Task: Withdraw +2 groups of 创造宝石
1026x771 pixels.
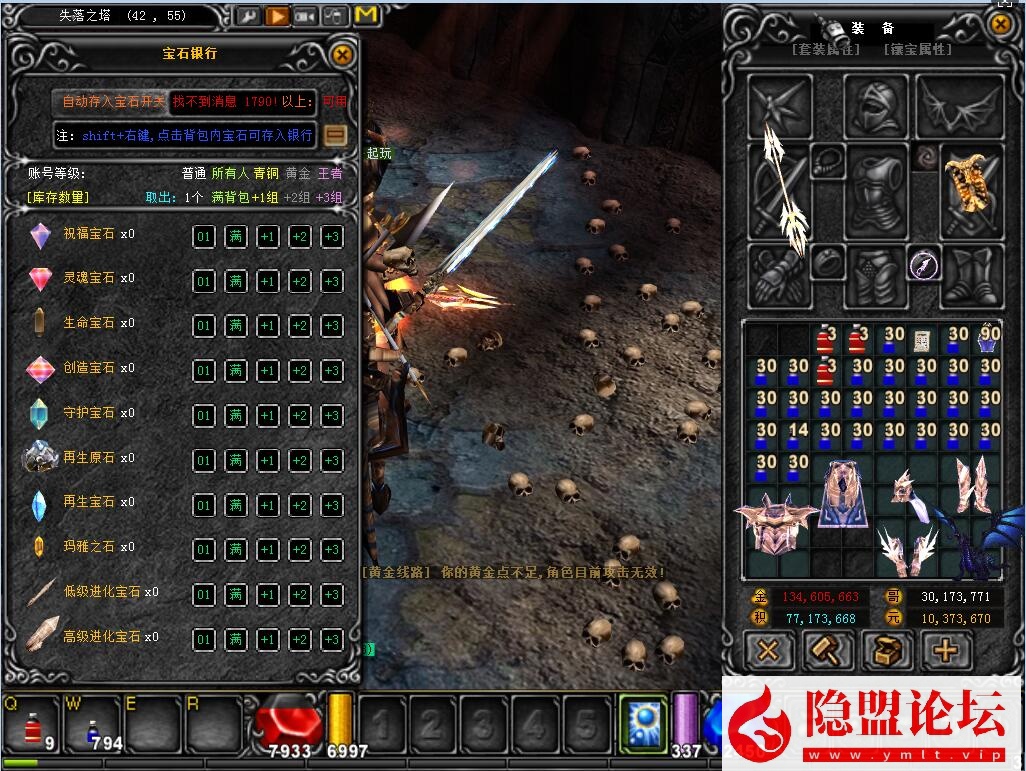Action: (299, 371)
